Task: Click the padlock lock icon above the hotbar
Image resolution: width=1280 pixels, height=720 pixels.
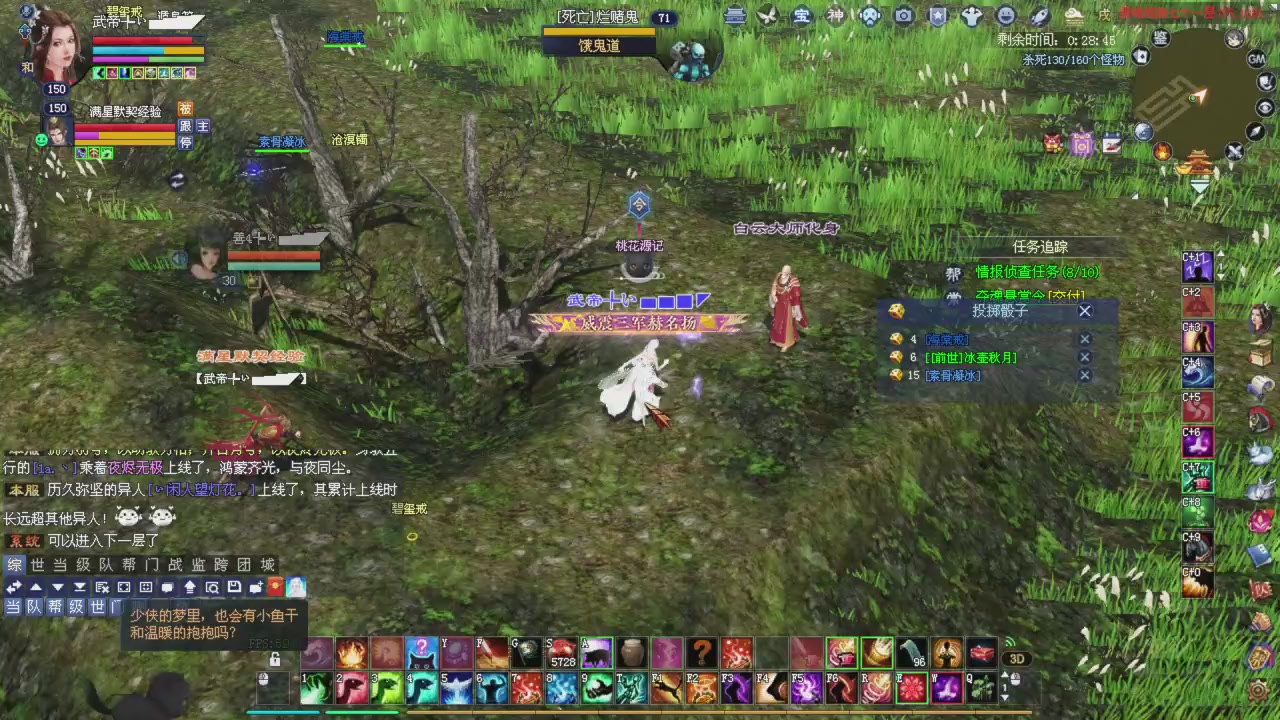Action: 274,658
